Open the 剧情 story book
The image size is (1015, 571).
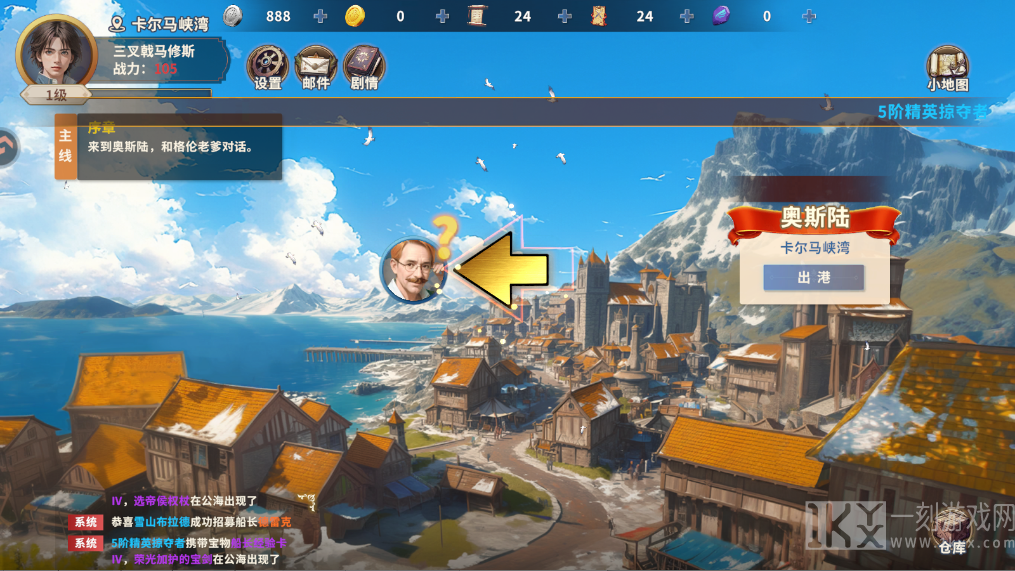(364, 66)
